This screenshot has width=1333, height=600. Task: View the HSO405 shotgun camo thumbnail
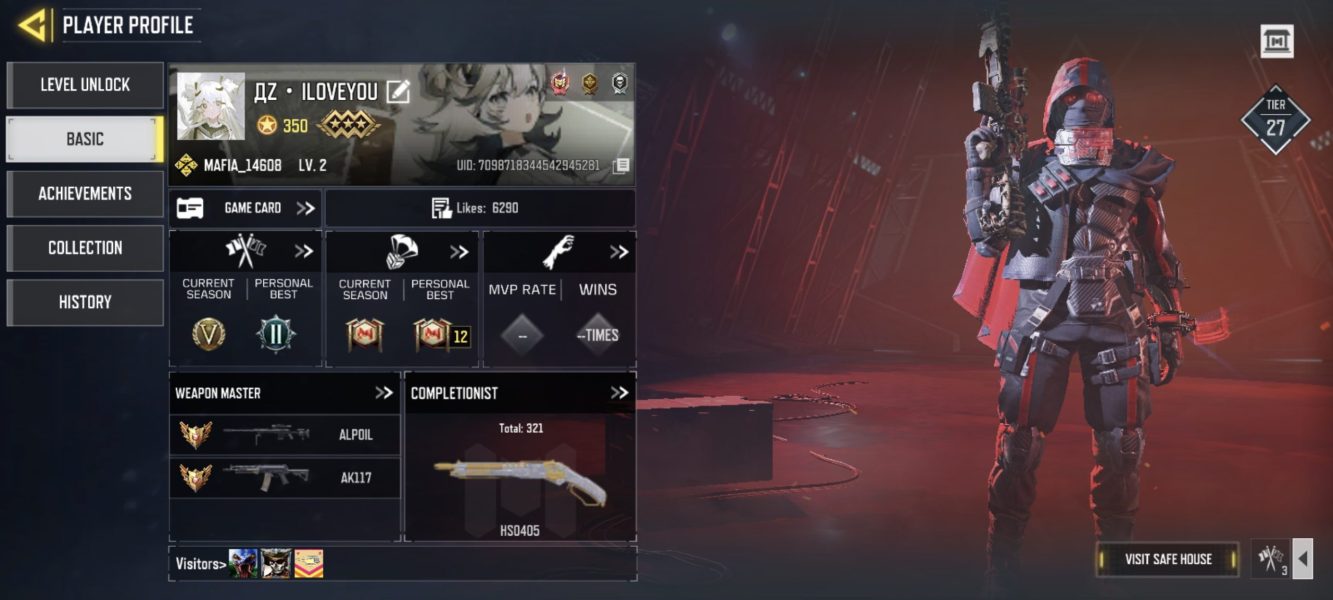click(520, 481)
